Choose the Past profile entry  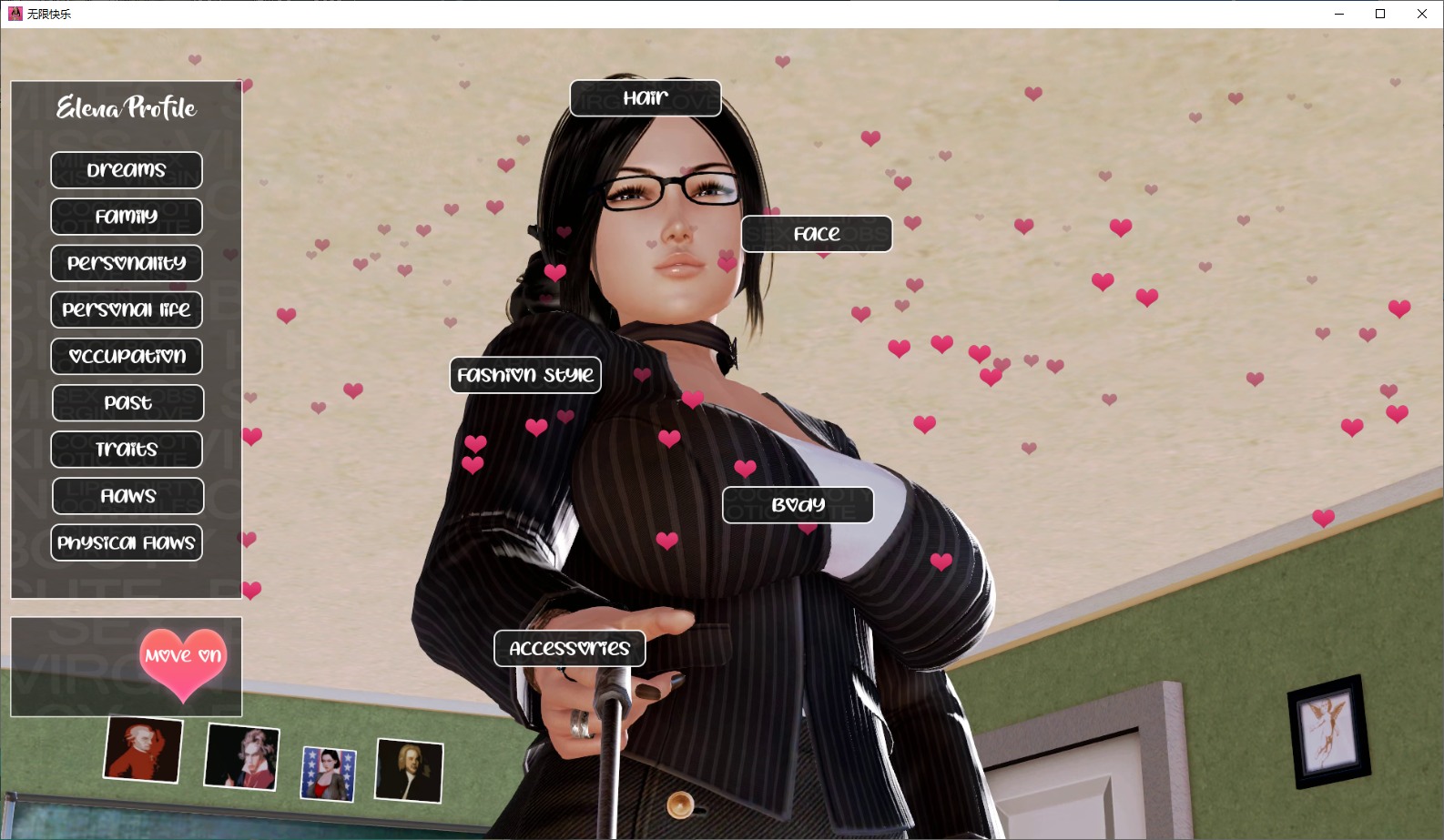[x=127, y=402]
